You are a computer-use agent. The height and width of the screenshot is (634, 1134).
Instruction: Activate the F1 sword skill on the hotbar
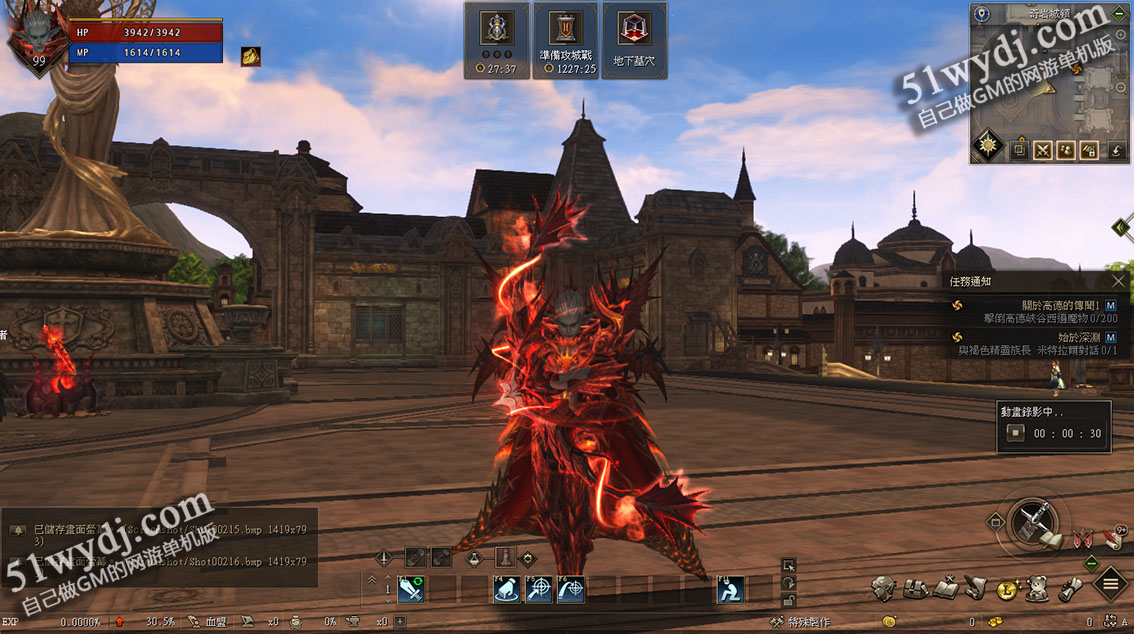(411, 590)
